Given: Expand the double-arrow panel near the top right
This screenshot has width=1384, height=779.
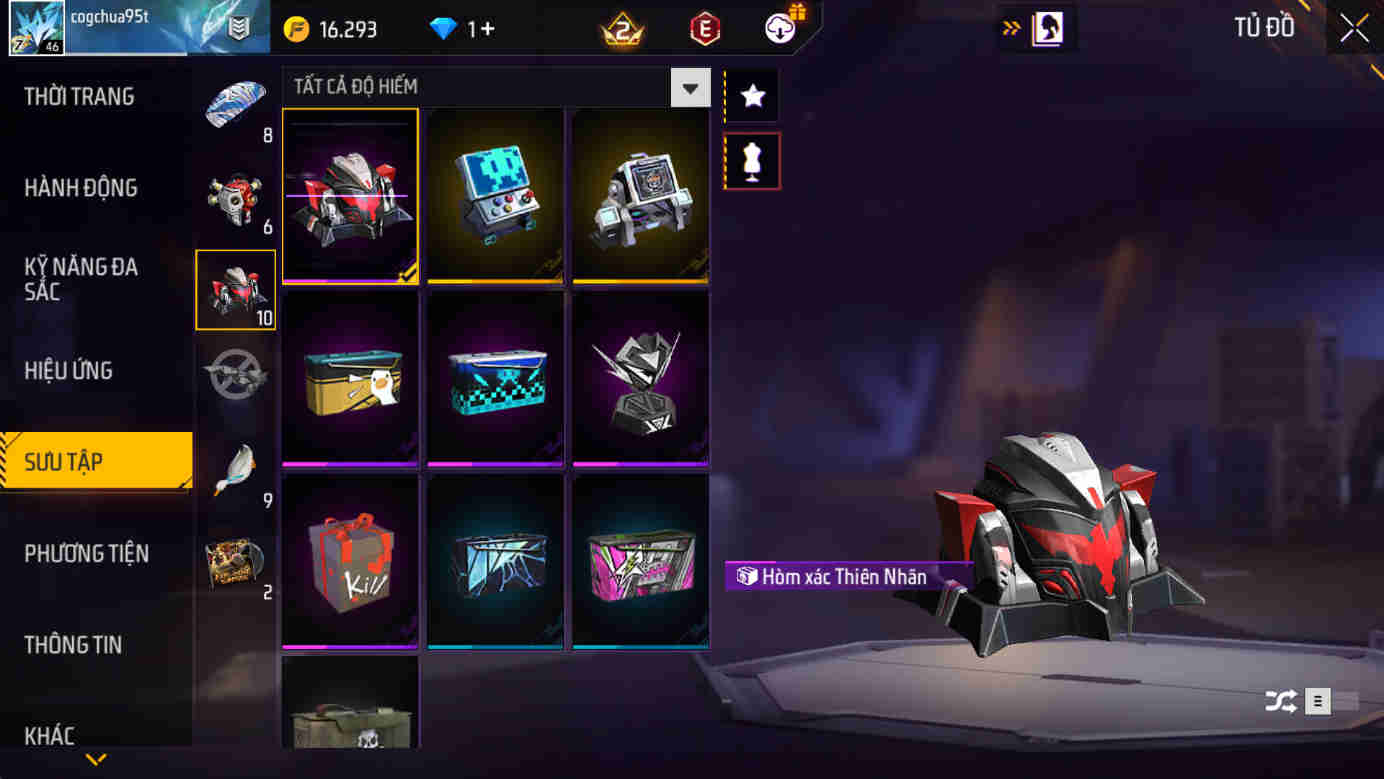Looking at the screenshot, I should coord(1012,29).
